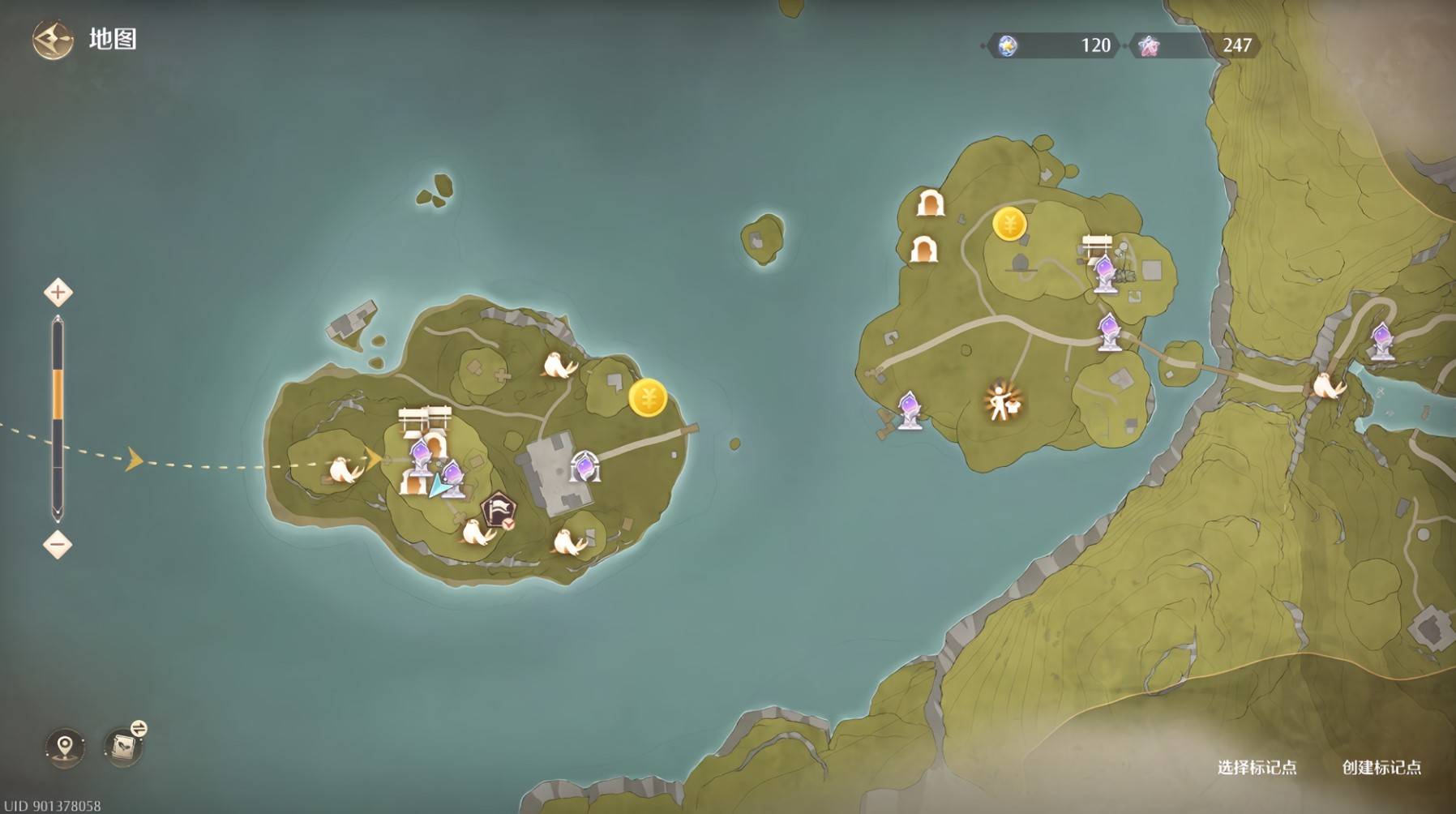Select the purple crystal marker on the far-right mainland
The height and width of the screenshot is (814, 1456).
click(x=1381, y=340)
